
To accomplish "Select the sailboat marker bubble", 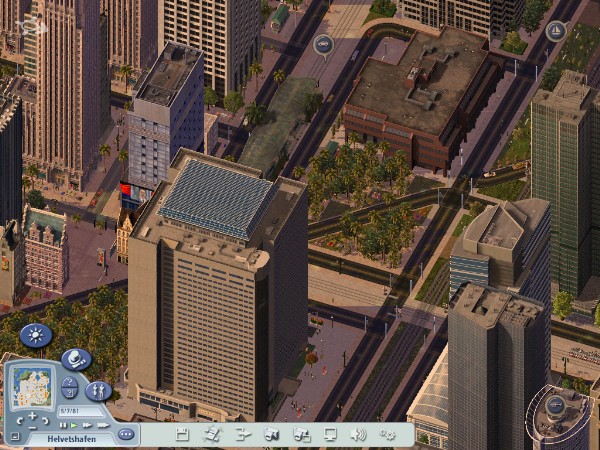I will point(556,30).
